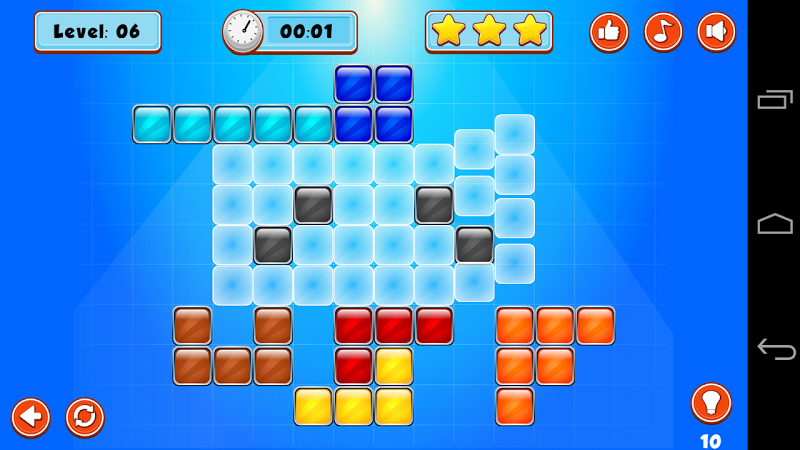Image resolution: width=800 pixels, height=450 pixels.
Task: Toggle the music note button
Action: [662, 32]
